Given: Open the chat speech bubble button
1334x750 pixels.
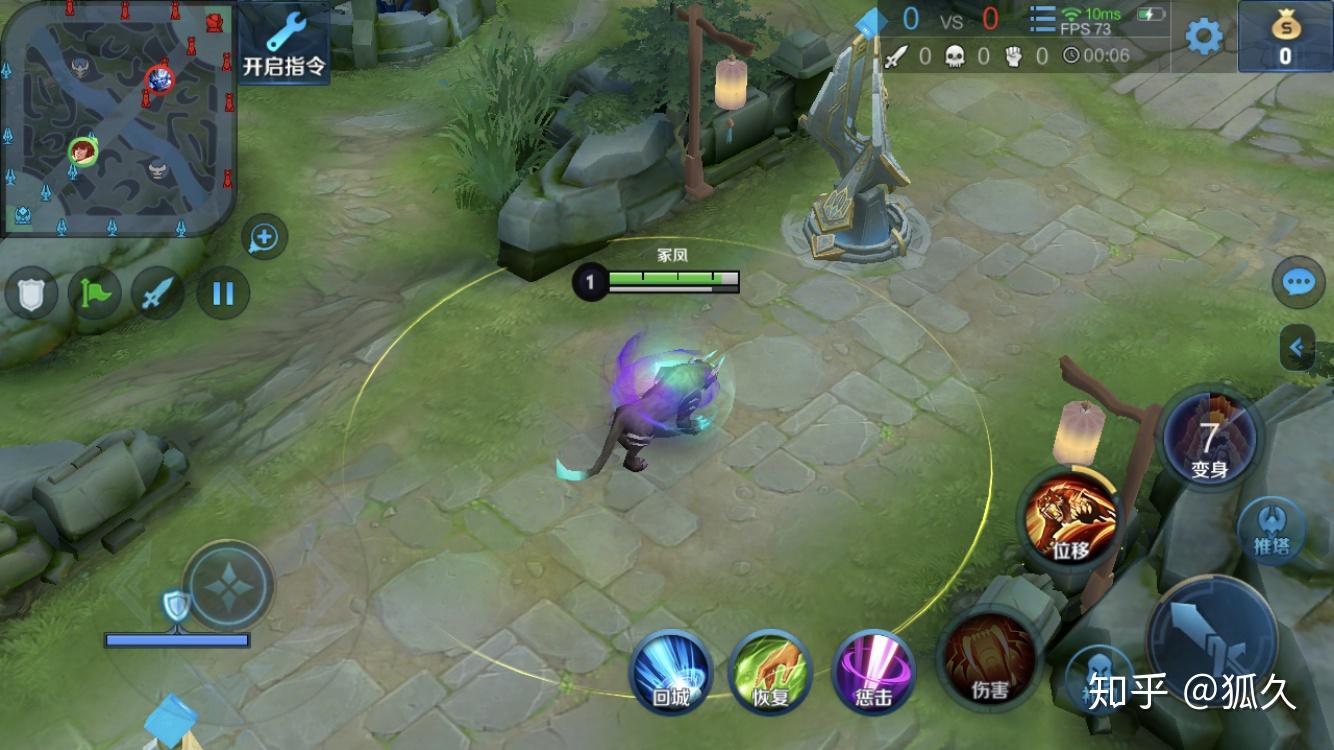Looking at the screenshot, I should (x=1298, y=282).
